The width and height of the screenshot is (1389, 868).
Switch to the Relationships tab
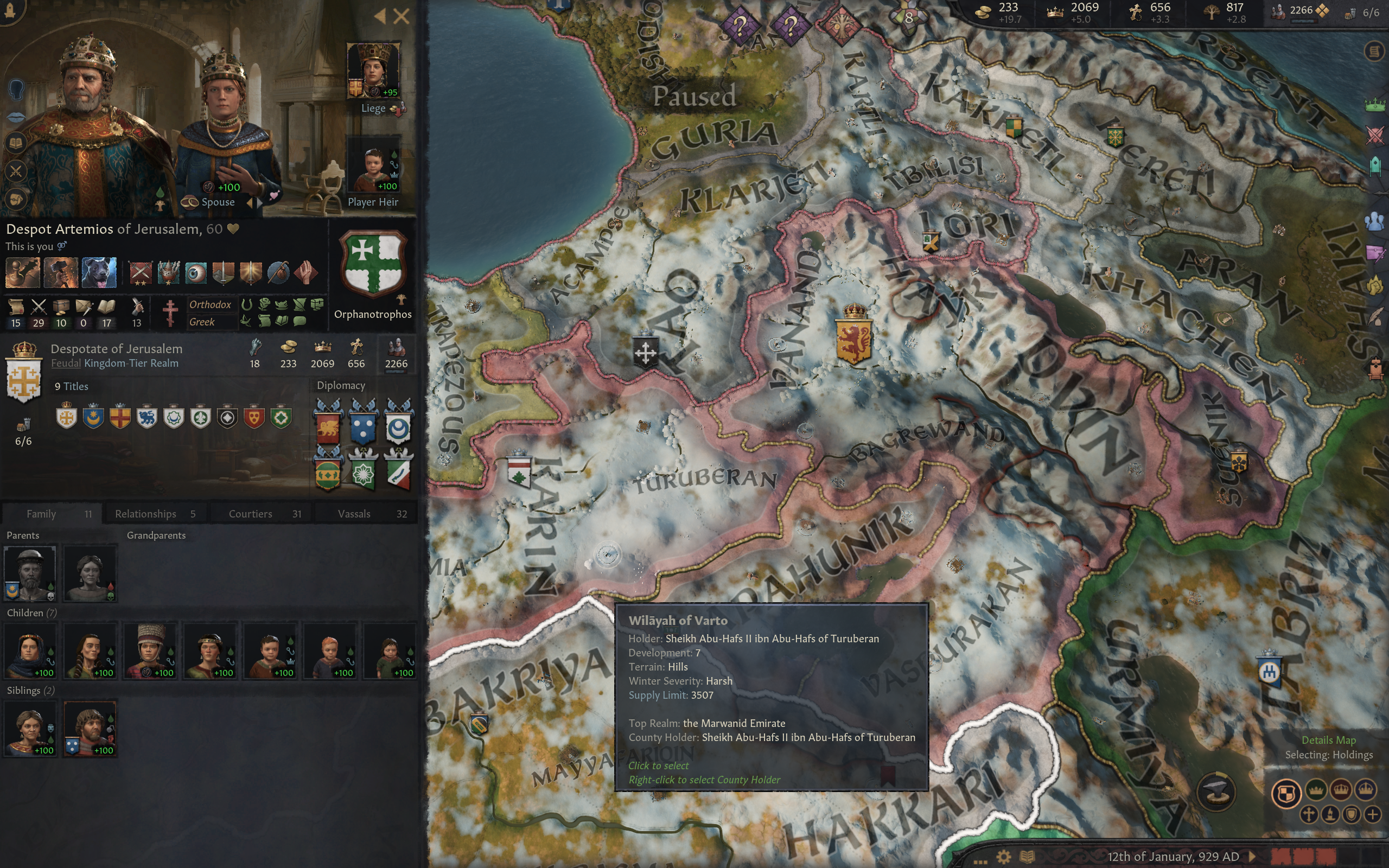point(155,514)
